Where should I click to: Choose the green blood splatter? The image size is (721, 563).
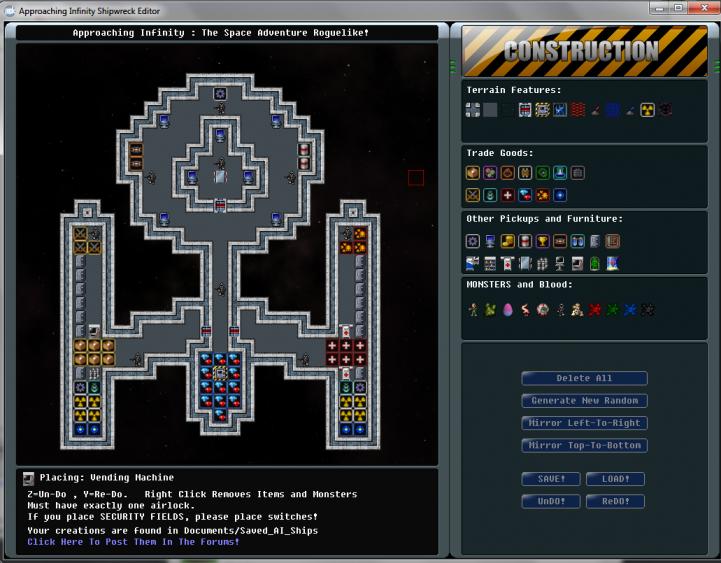point(612,310)
